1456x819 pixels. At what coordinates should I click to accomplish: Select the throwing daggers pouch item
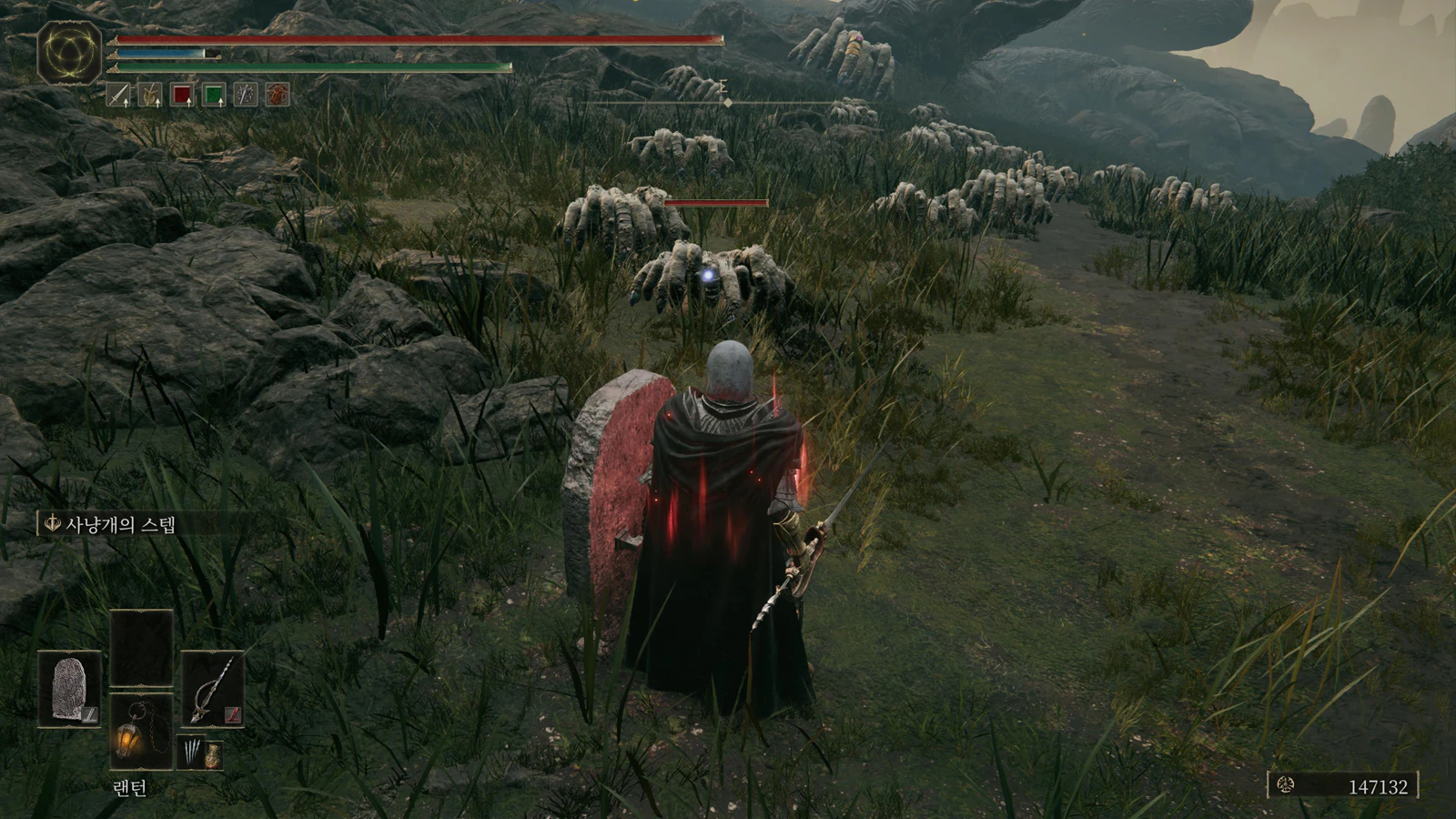point(188,753)
